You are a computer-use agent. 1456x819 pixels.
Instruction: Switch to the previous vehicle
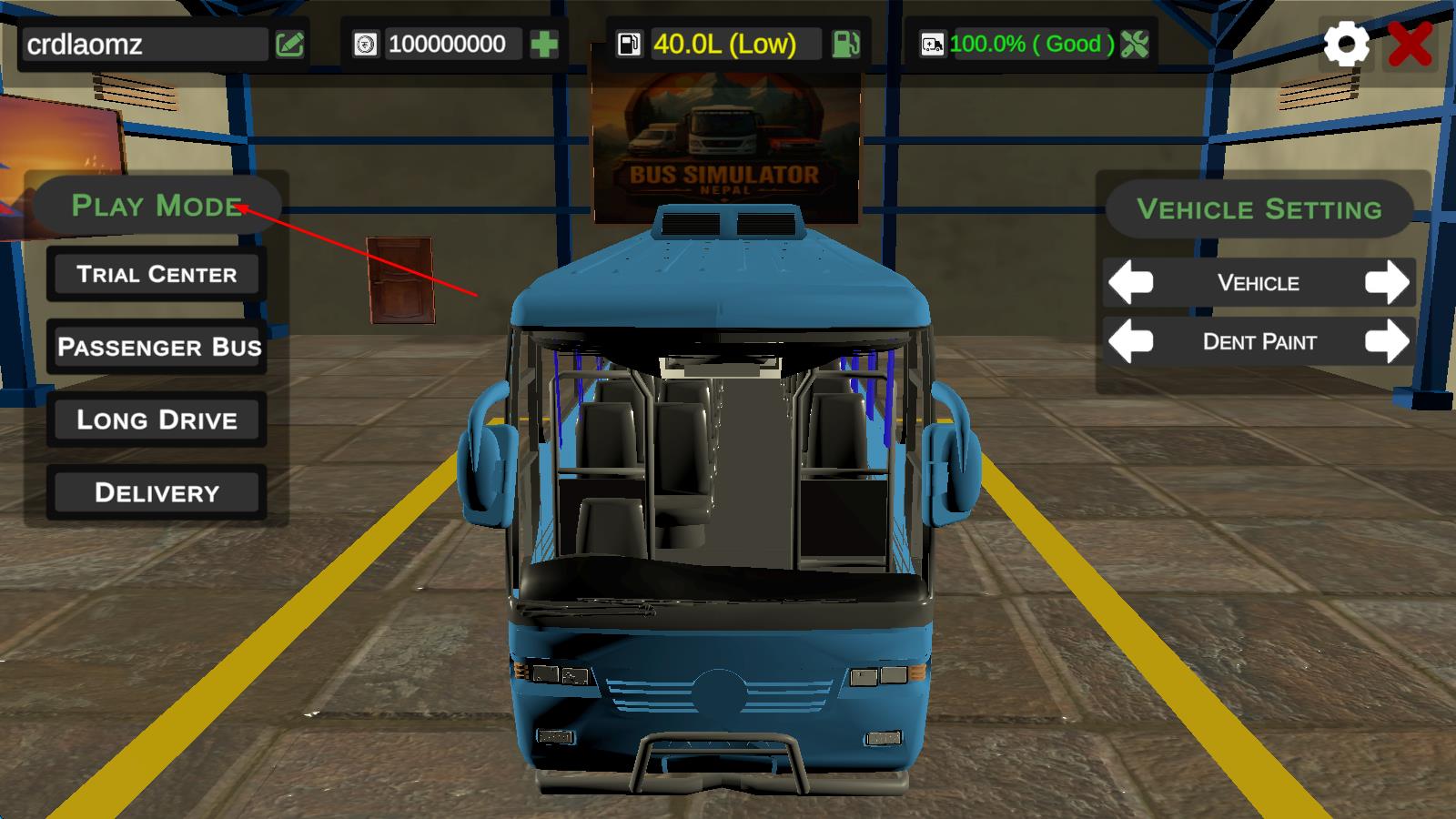[x=1131, y=283]
